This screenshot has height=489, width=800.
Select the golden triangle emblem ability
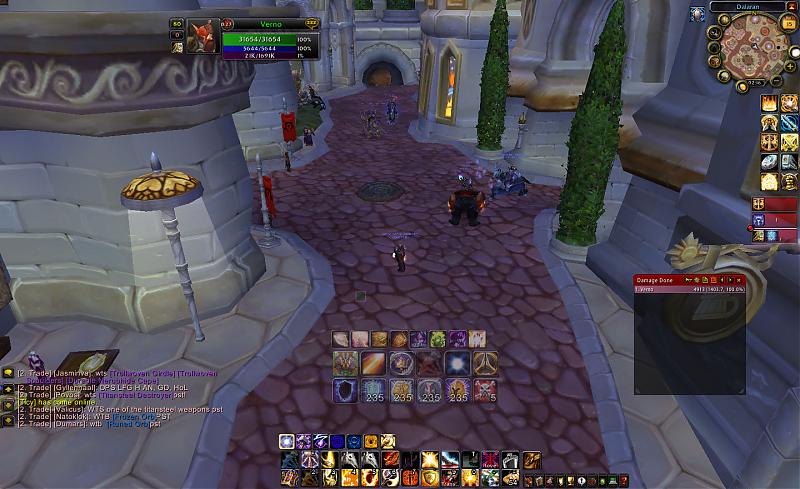[x=485, y=364]
